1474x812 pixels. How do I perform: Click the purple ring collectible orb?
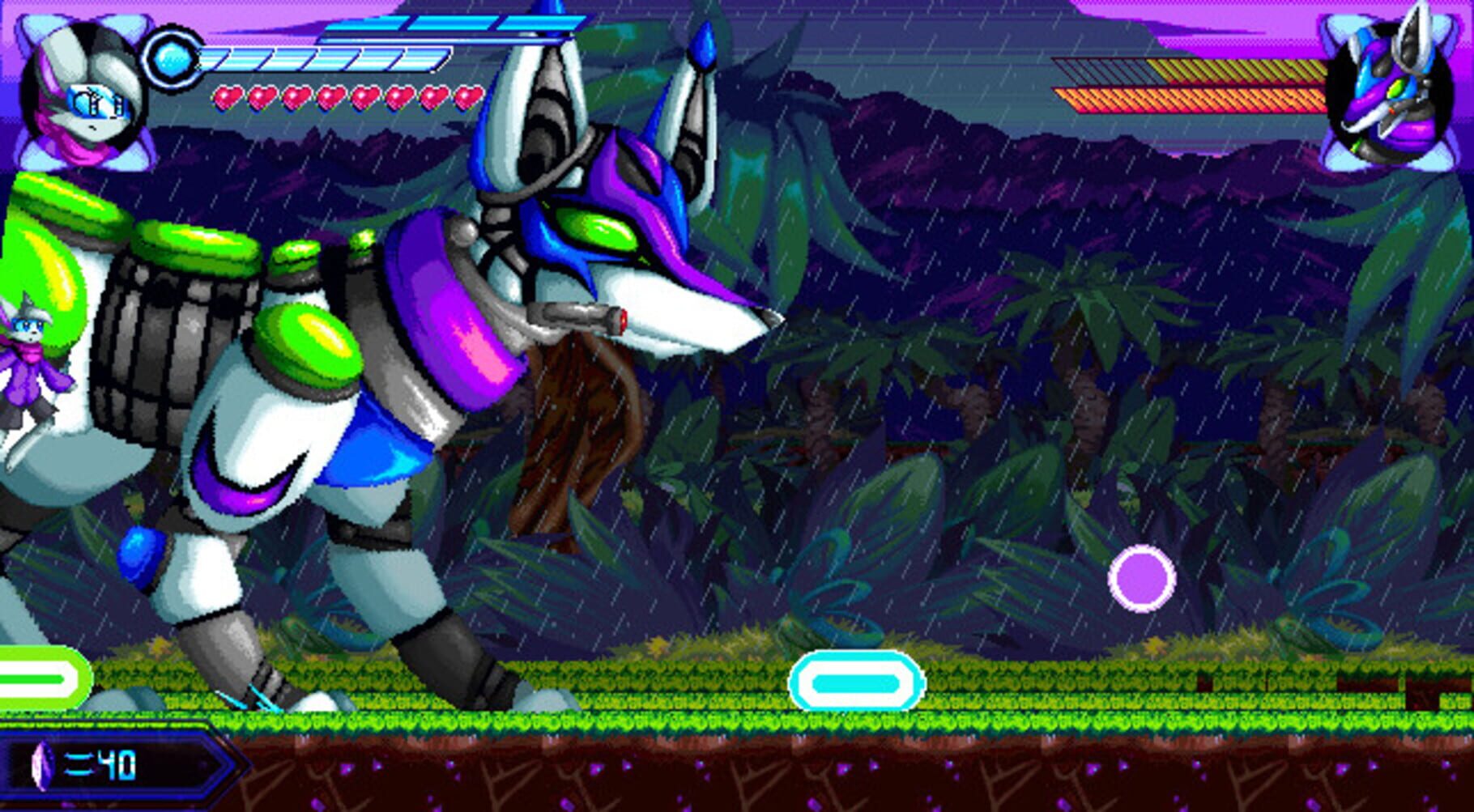coord(1142,580)
